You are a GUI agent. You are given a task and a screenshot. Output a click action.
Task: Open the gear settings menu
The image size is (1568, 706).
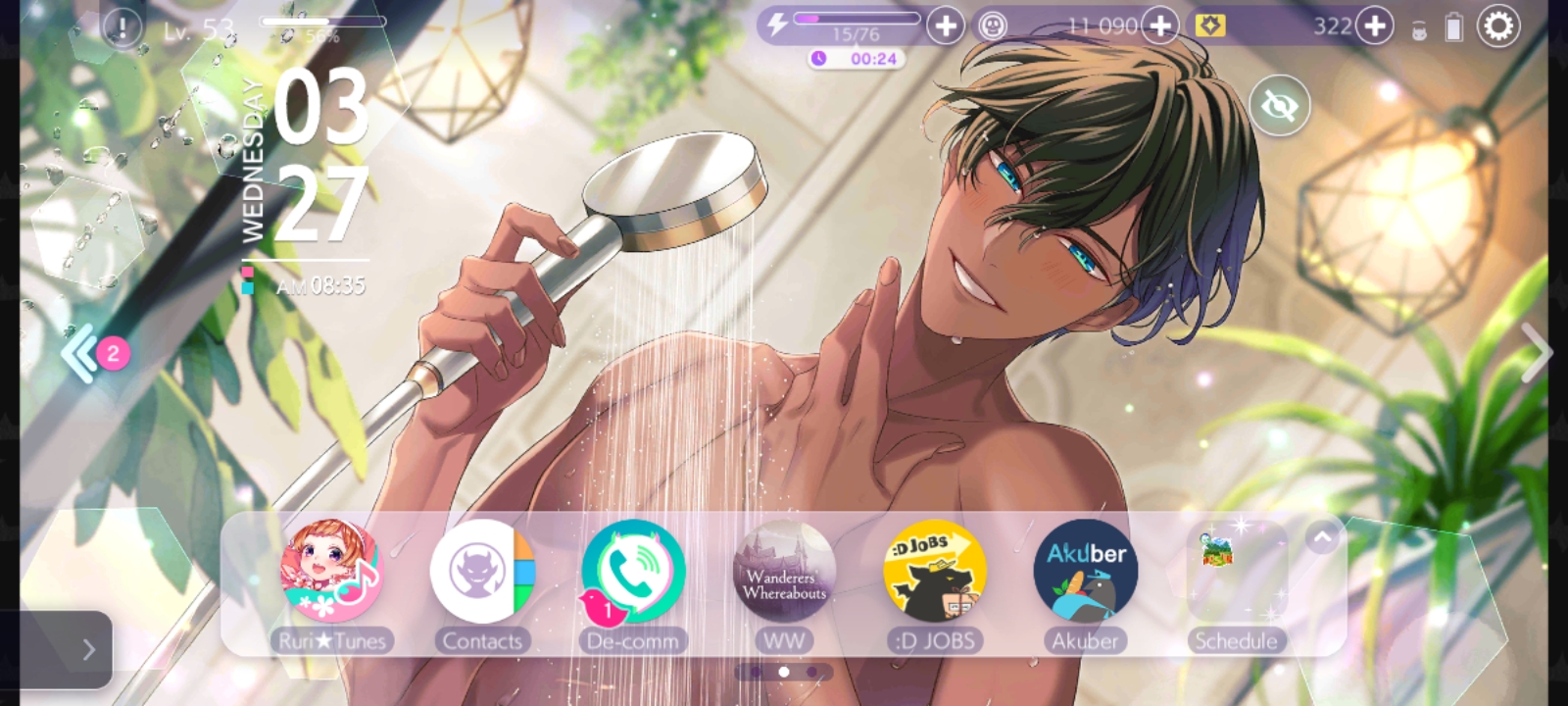point(1498,26)
